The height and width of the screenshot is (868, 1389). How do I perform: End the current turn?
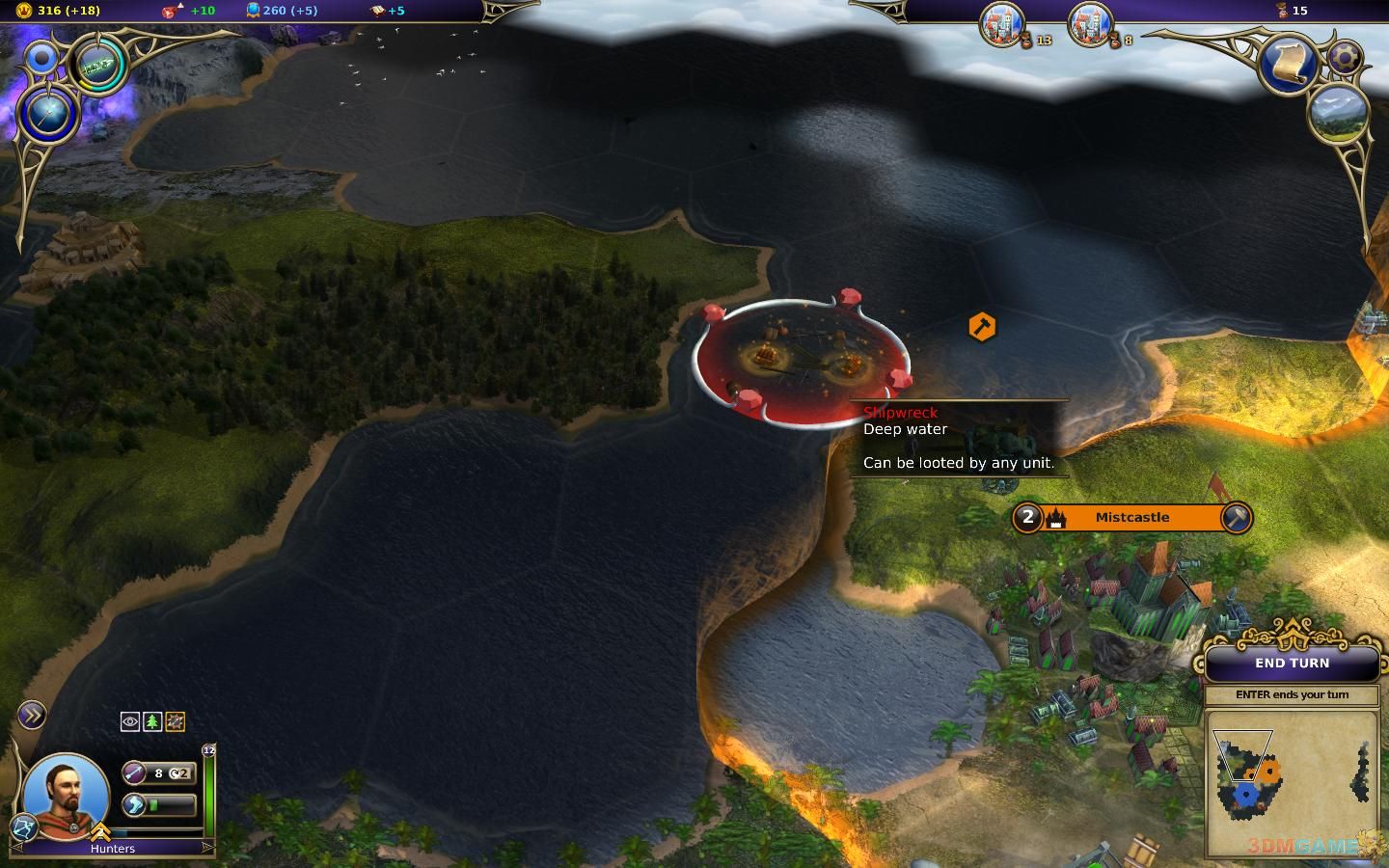[1292, 664]
